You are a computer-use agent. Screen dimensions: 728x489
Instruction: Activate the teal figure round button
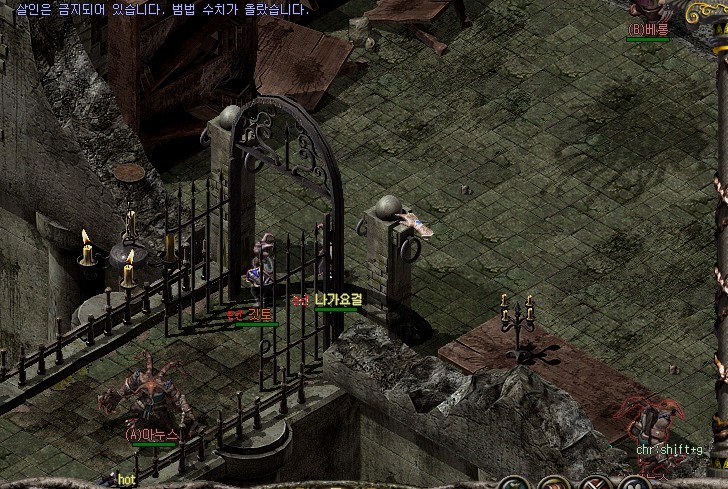point(515,485)
